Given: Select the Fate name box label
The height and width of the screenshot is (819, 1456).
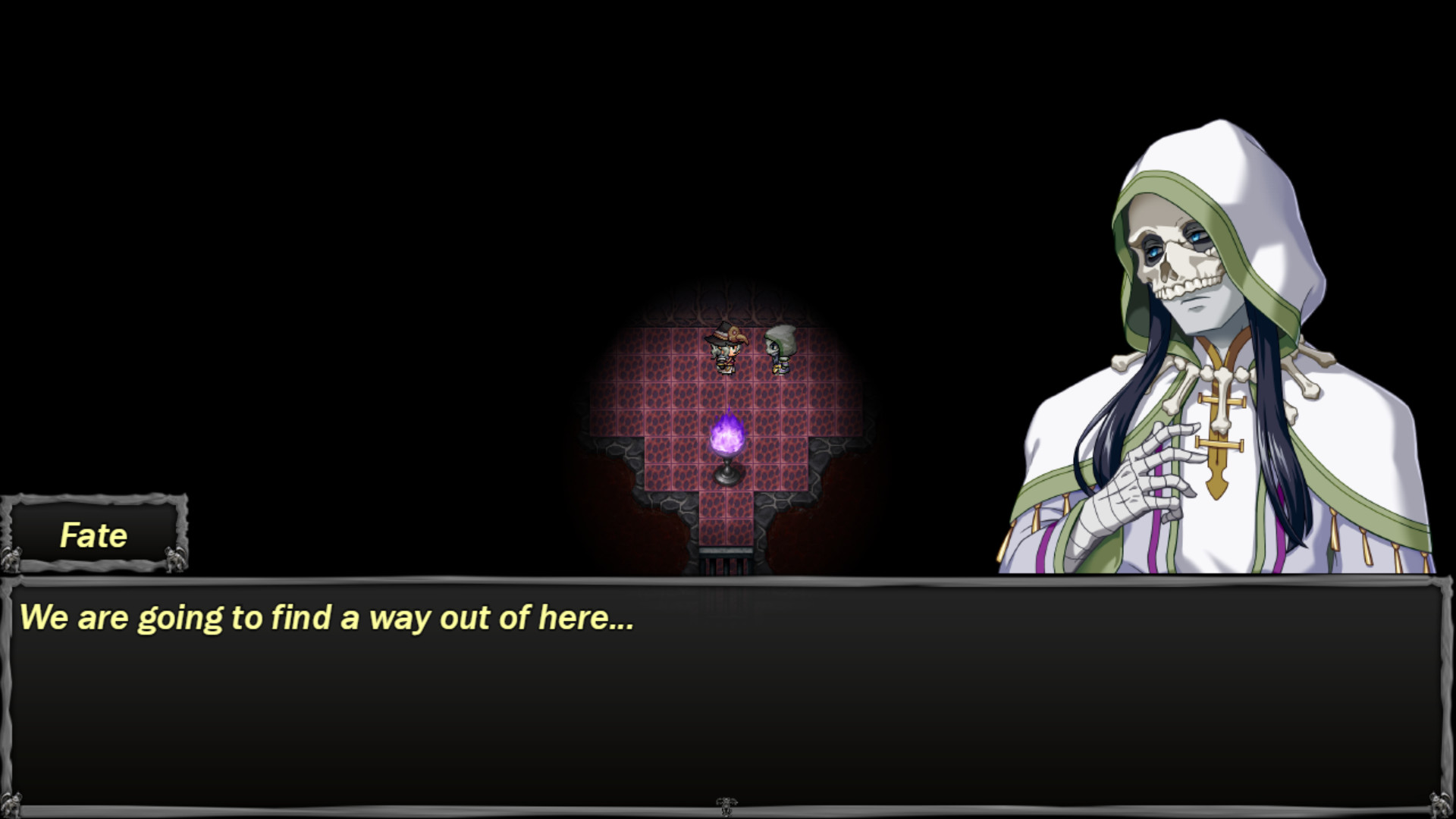Looking at the screenshot, I should click(x=93, y=534).
